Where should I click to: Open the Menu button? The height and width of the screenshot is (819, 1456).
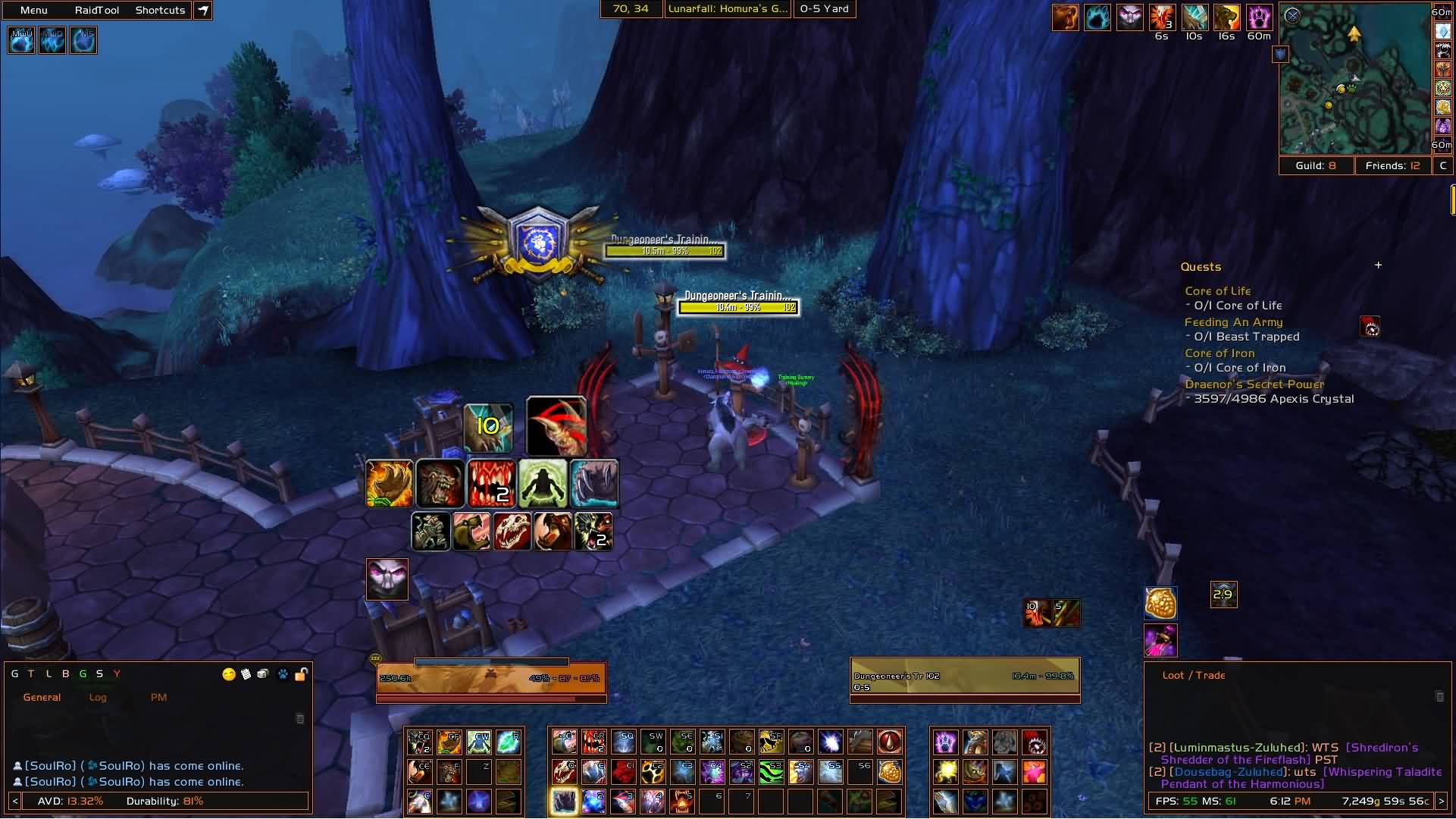click(34, 10)
